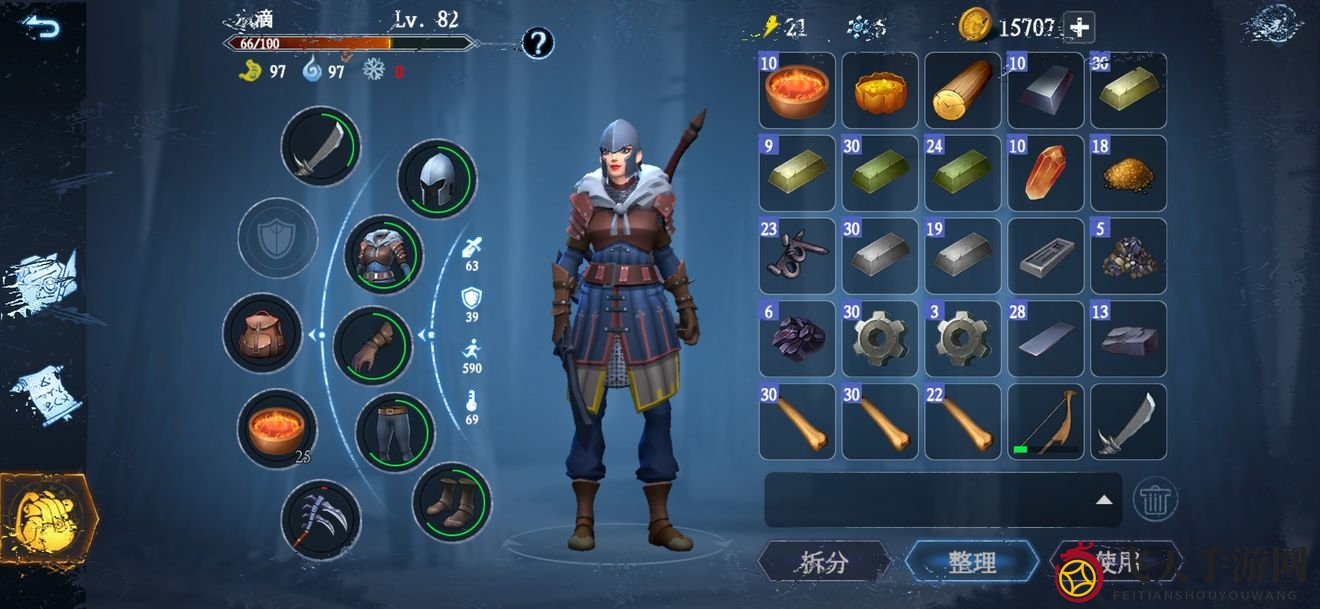The width and height of the screenshot is (1320, 609).
Task: Select the bow in the inventory
Action: click(x=1045, y=422)
